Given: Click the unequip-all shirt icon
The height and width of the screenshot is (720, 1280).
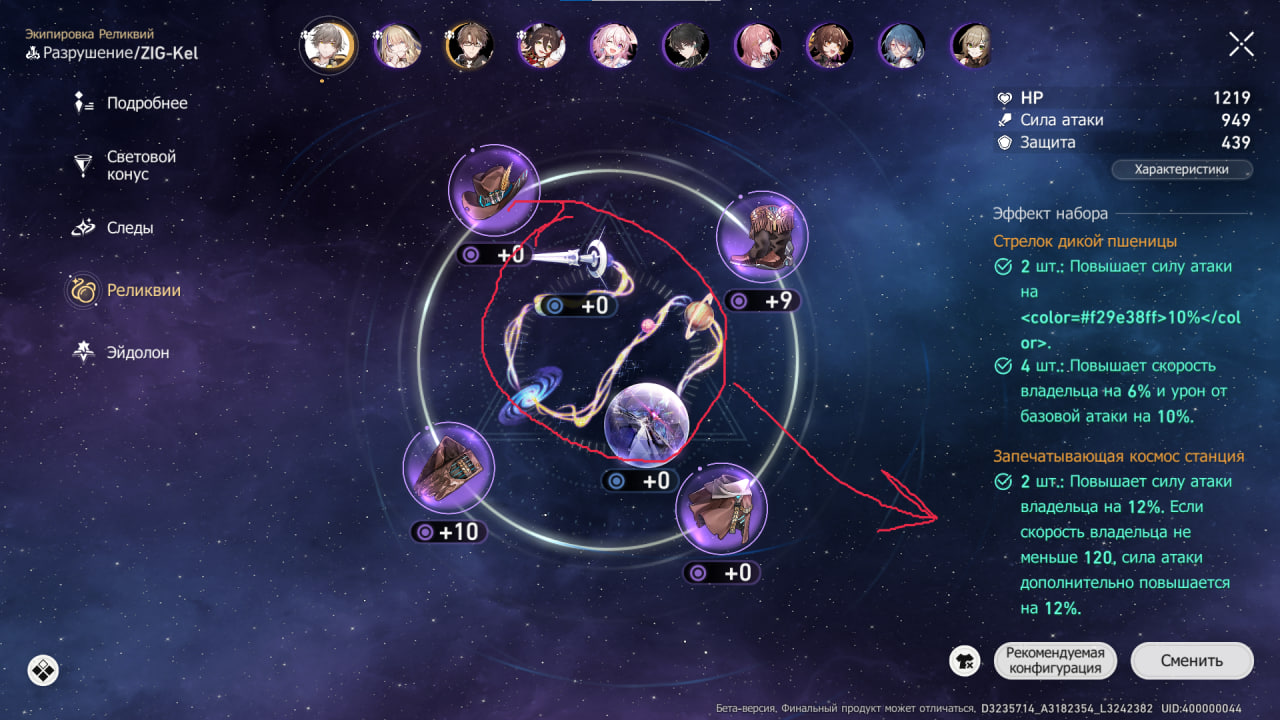Looking at the screenshot, I should tap(965, 661).
